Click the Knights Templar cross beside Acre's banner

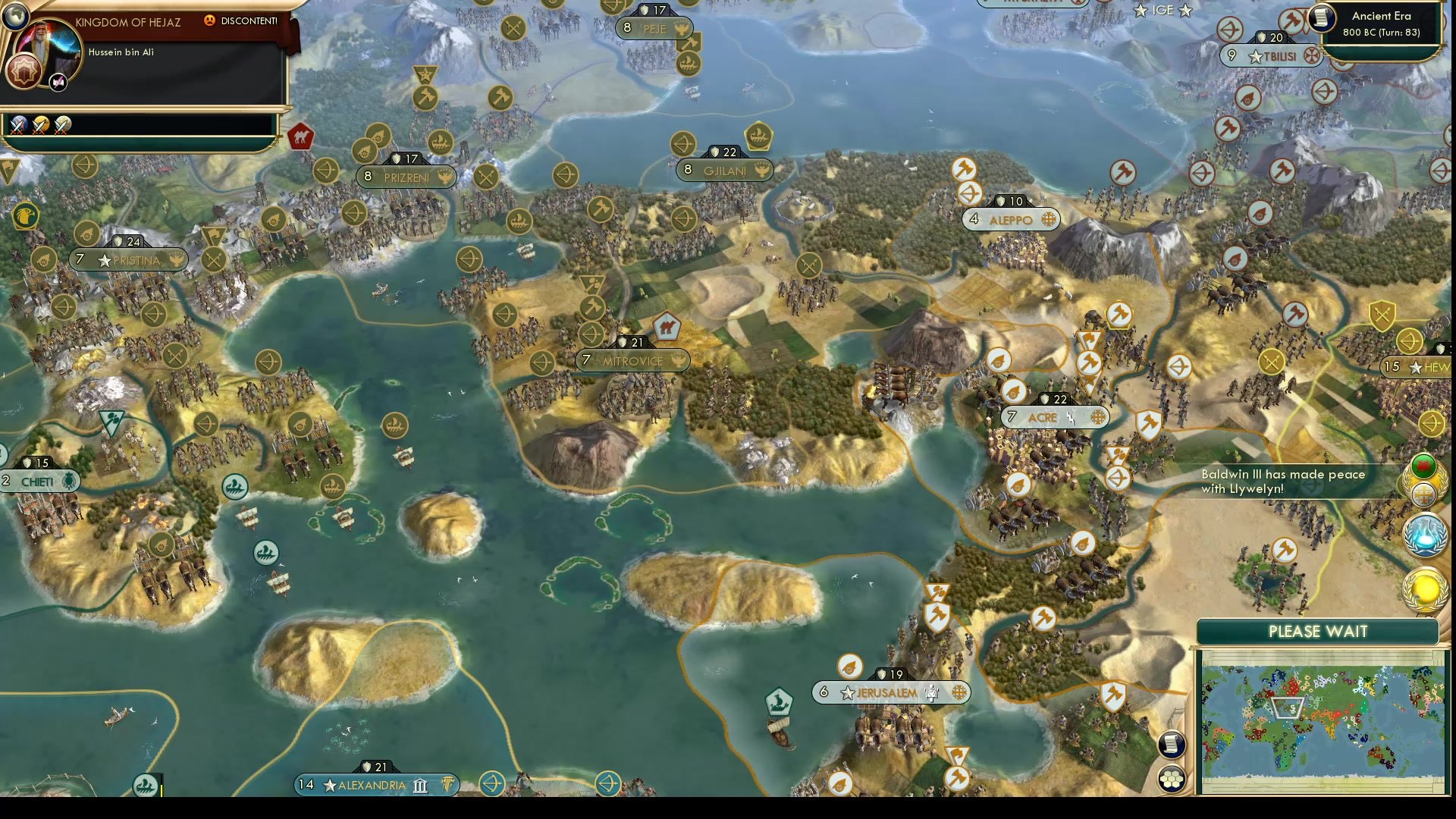tap(1099, 417)
